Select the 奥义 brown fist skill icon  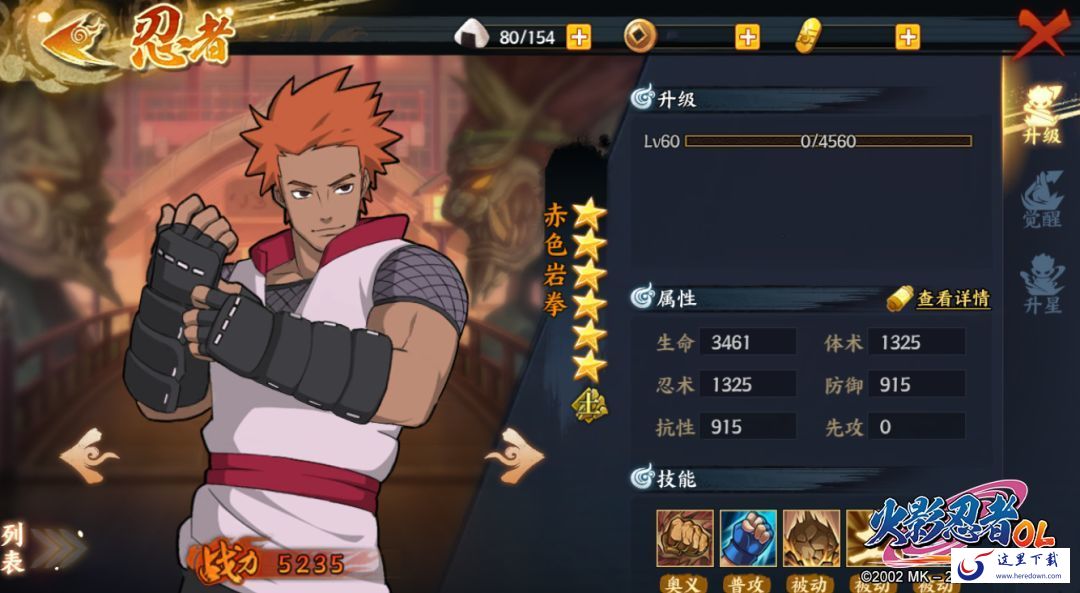pyautogui.click(x=685, y=538)
